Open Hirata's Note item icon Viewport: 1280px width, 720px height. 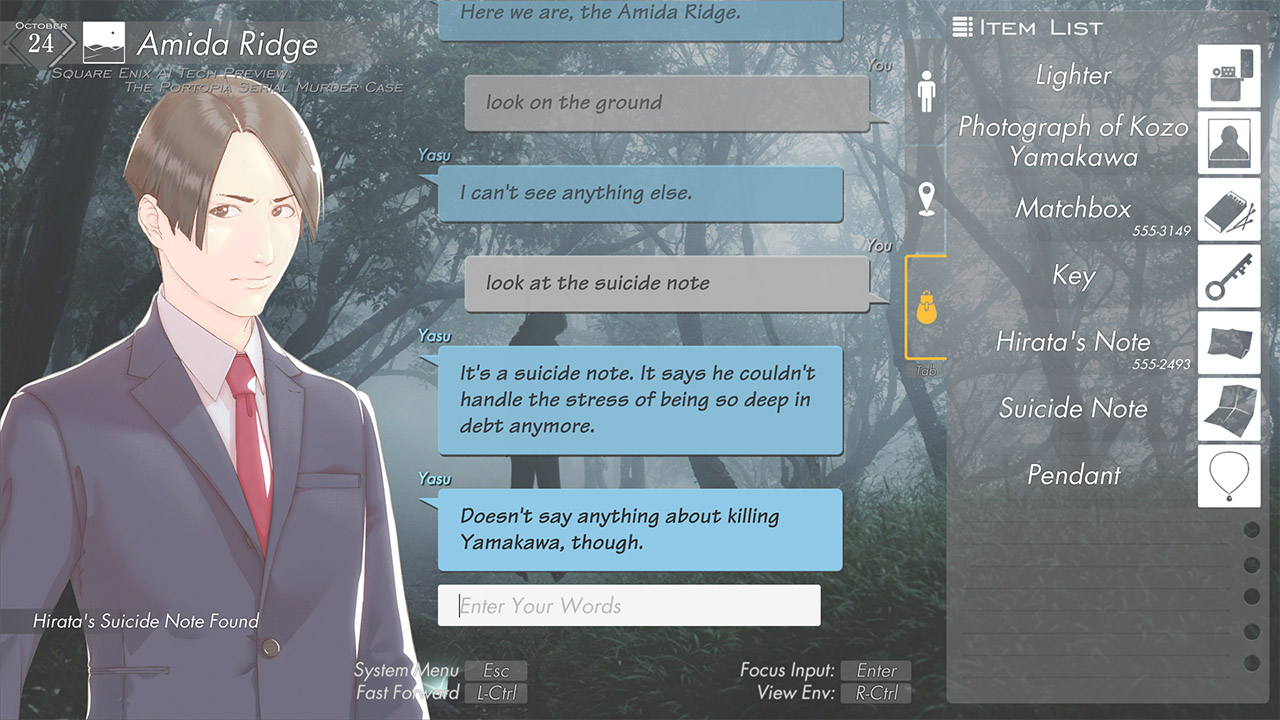point(1228,343)
